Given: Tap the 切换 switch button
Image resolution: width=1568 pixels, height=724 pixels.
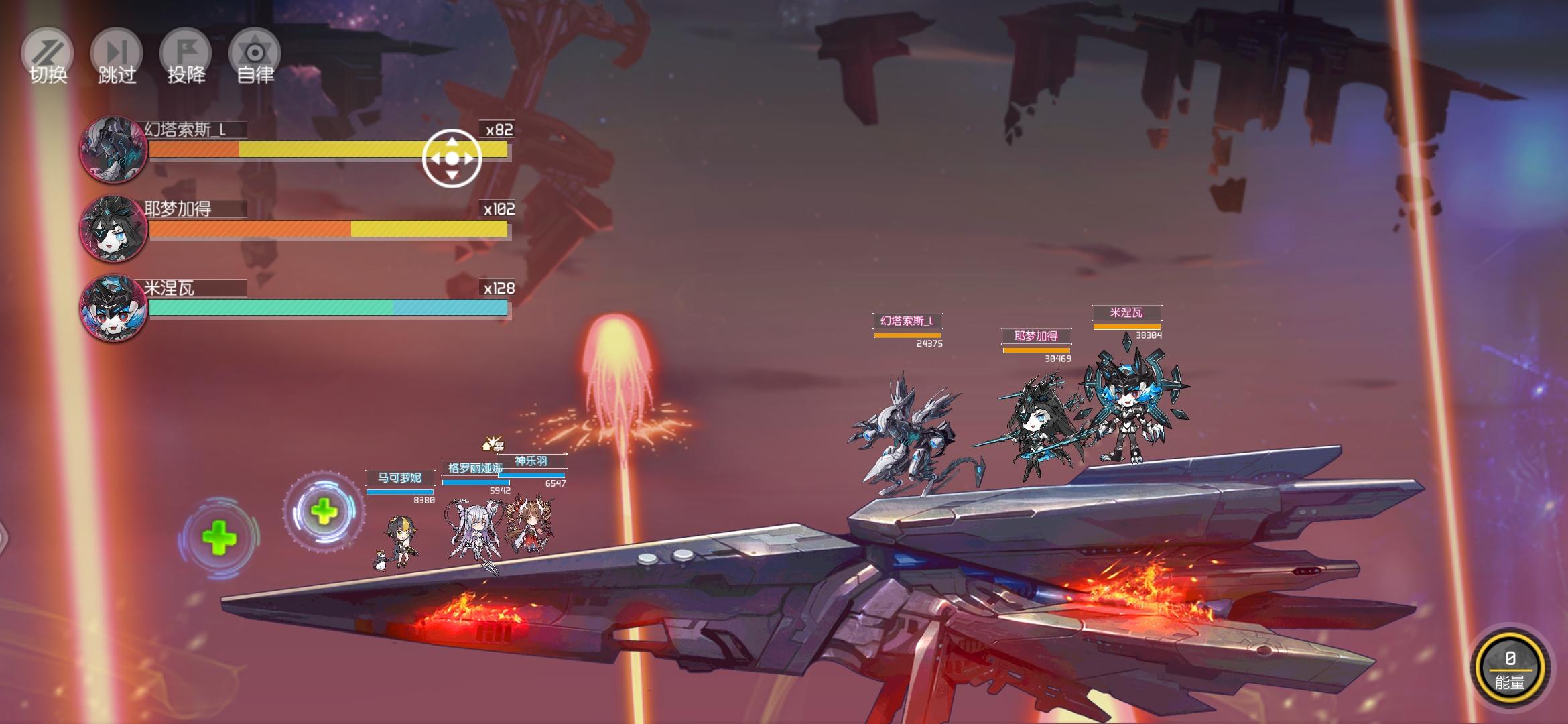Looking at the screenshot, I should [48, 57].
